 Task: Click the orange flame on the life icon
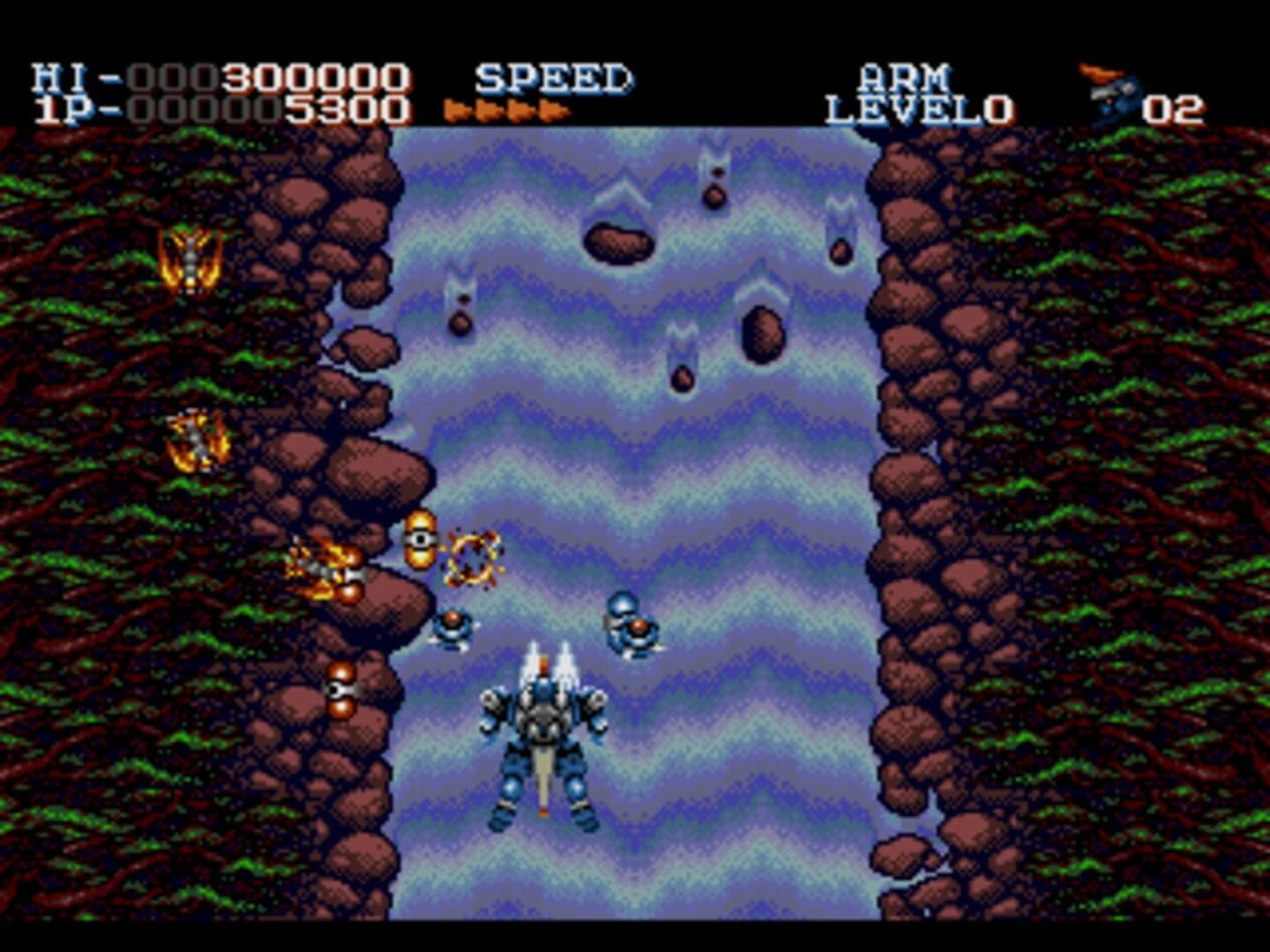point(1102,72)
